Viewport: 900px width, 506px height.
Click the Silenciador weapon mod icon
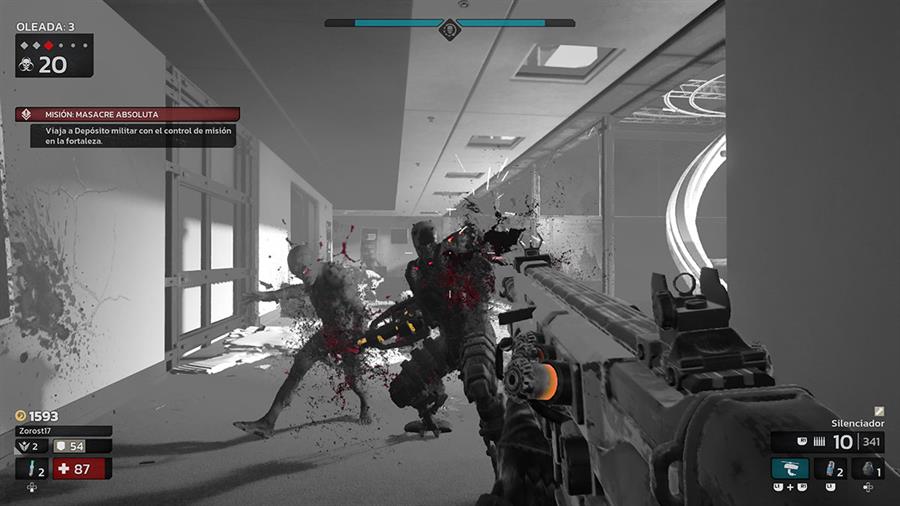tap(879, 411)
